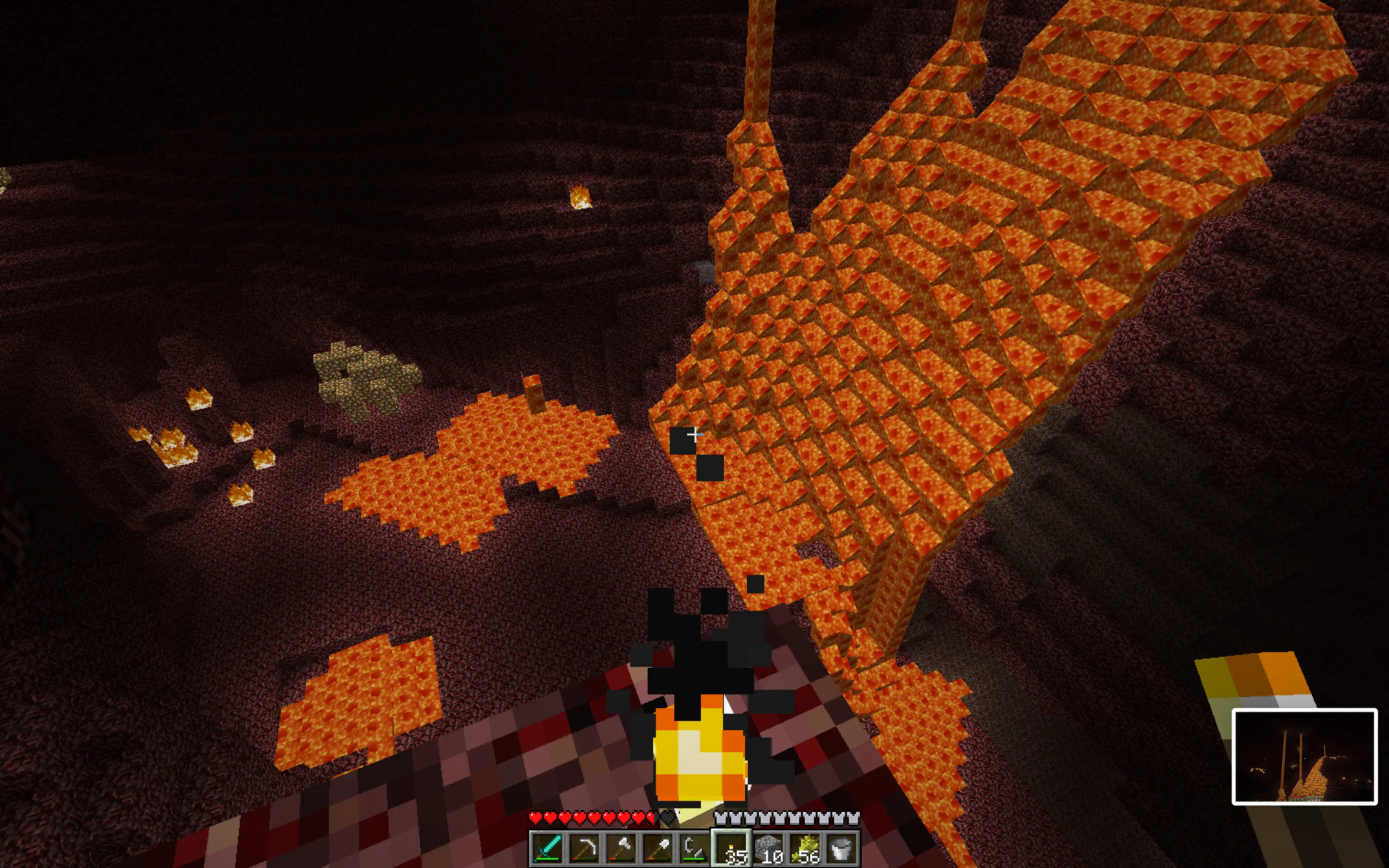Select the torch stack of 35

731,848
